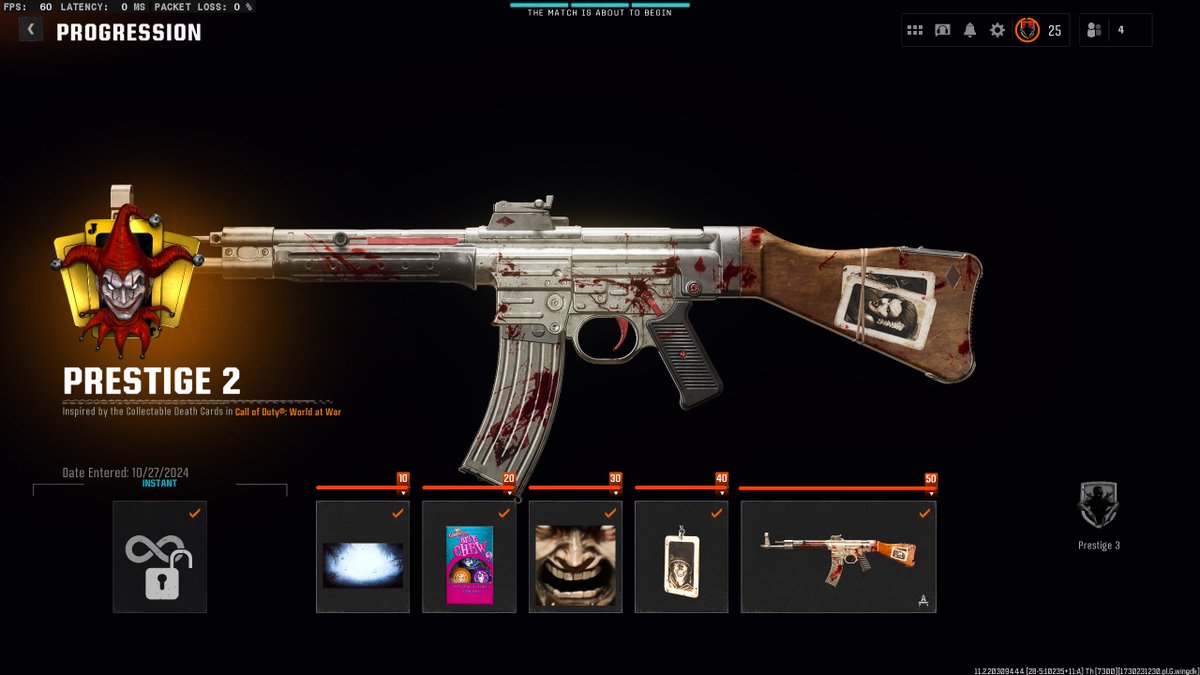Show notifications with the bell icon
Screen dimensions: 1200x675
click(x=969, y=30)
